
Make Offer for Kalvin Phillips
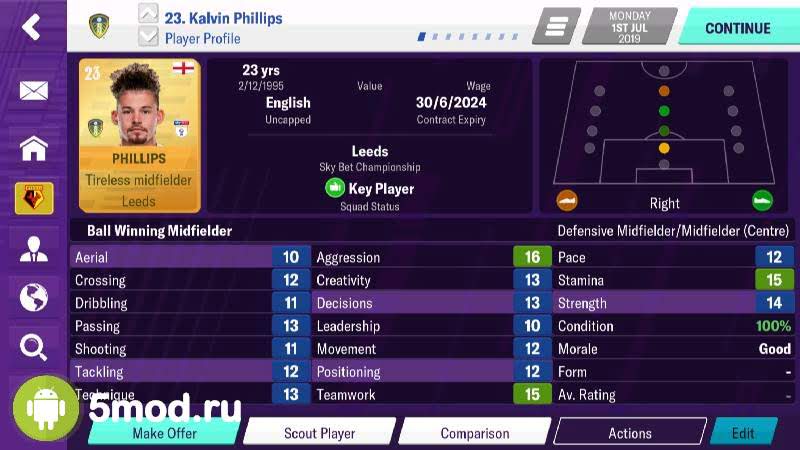point(164,433)
